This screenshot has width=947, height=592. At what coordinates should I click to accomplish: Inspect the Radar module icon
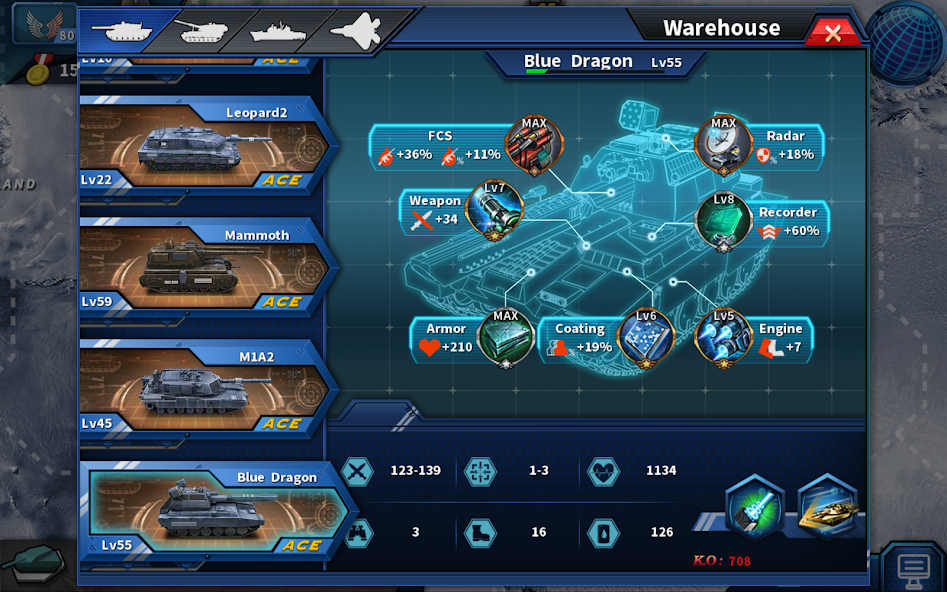[723, 146]
